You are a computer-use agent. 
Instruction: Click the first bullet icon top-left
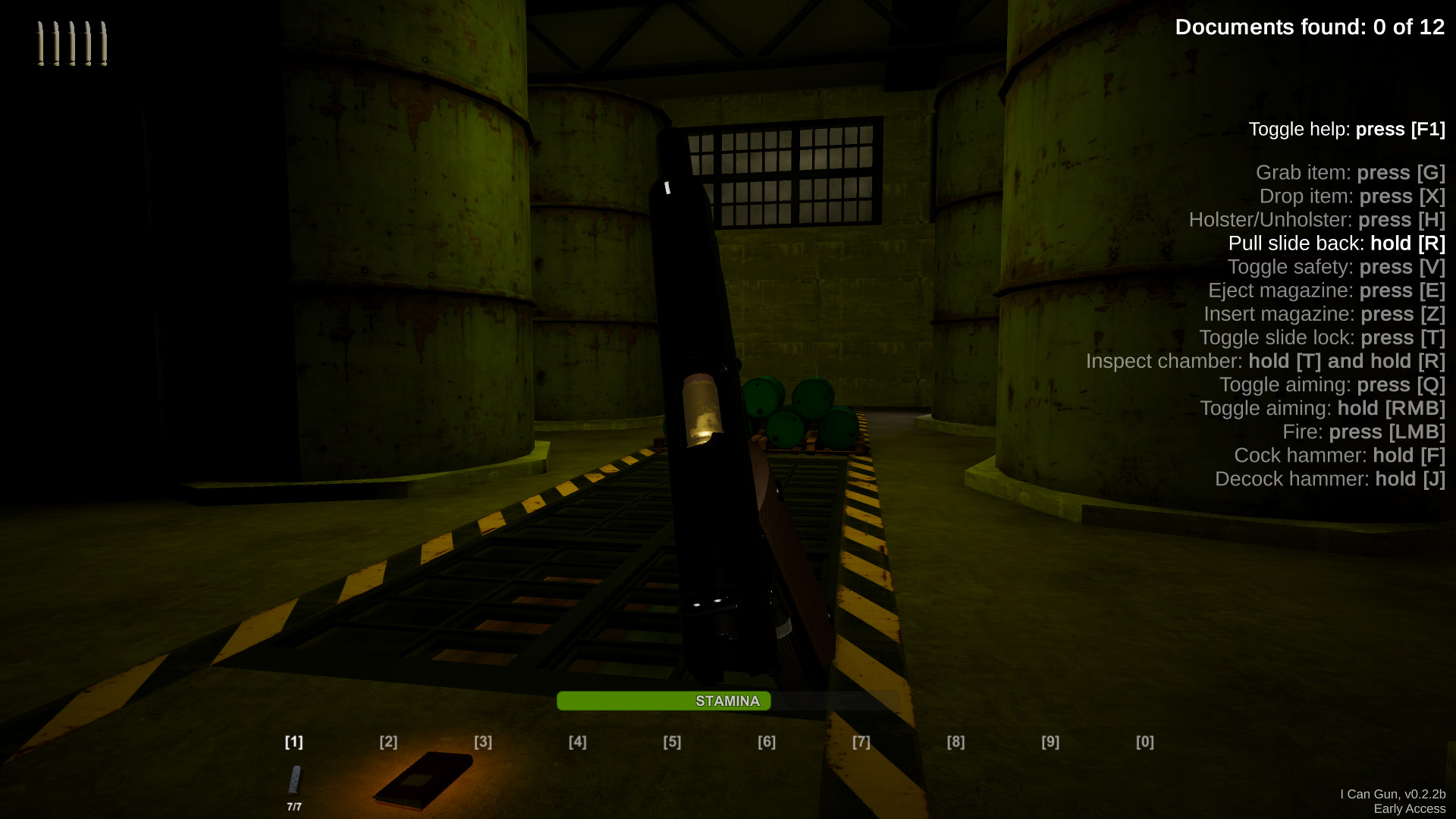tap(39, 44)
